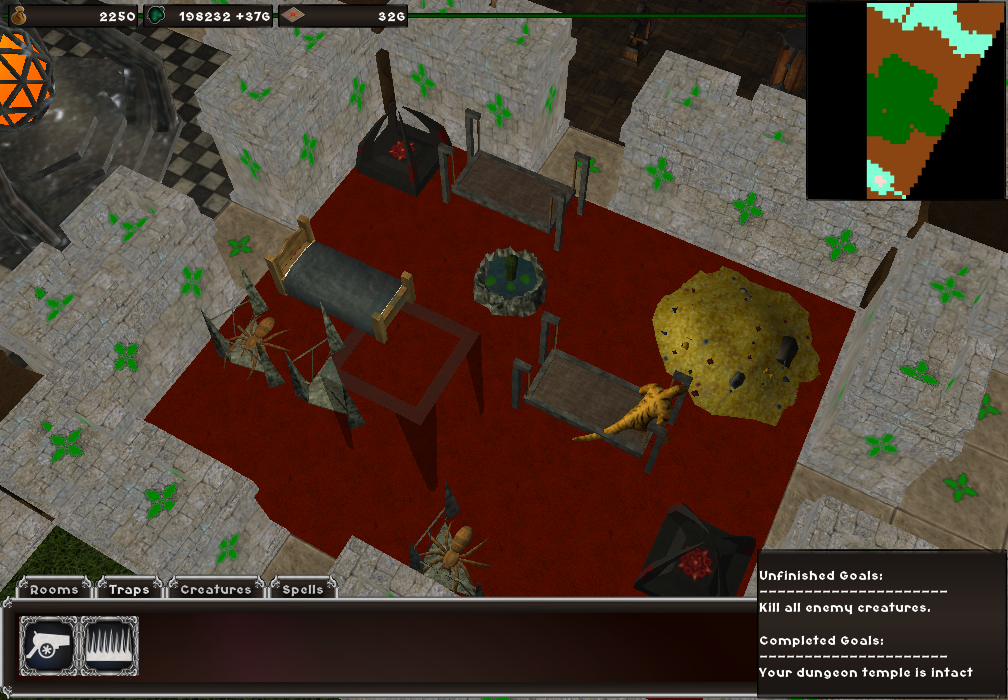Choose the cannon trap icon
Image resolution: width=1008 pixels, height=700 pixels.
49,645
